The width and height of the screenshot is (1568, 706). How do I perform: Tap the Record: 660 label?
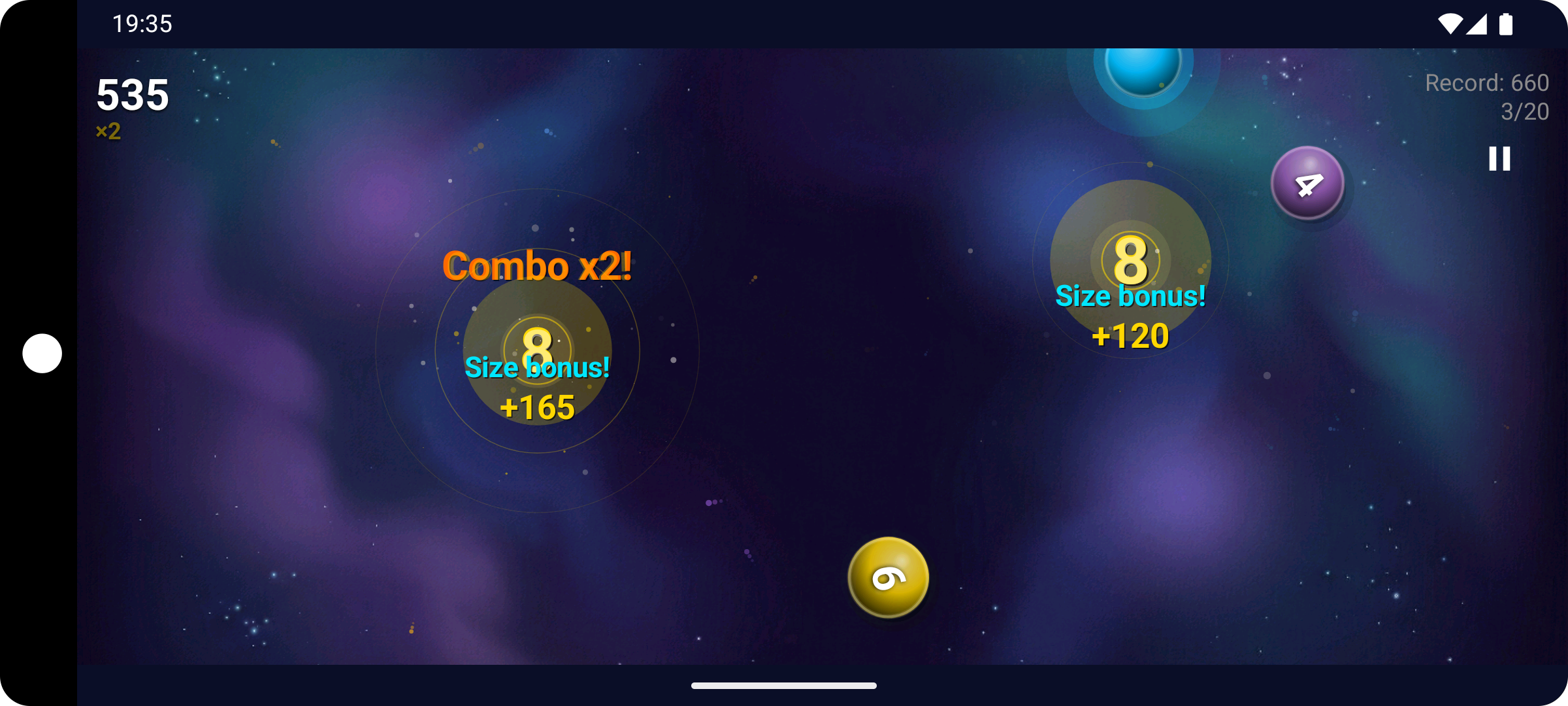pos(1486,82)
